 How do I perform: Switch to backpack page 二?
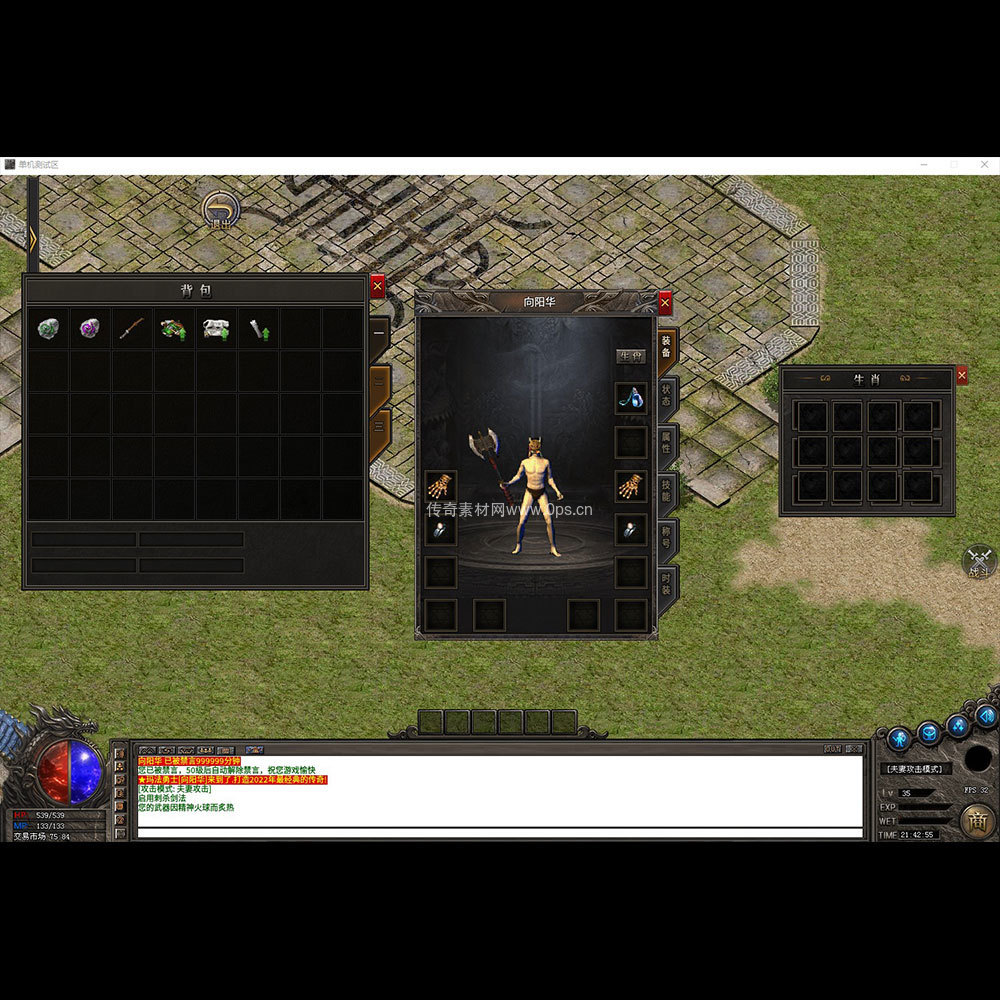(x=380, y=381)
